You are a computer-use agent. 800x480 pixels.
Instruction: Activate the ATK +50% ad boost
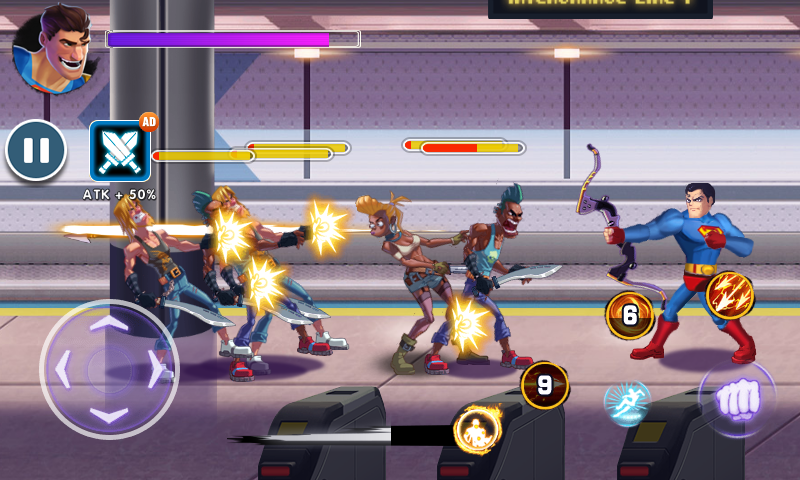pos(120,151)
